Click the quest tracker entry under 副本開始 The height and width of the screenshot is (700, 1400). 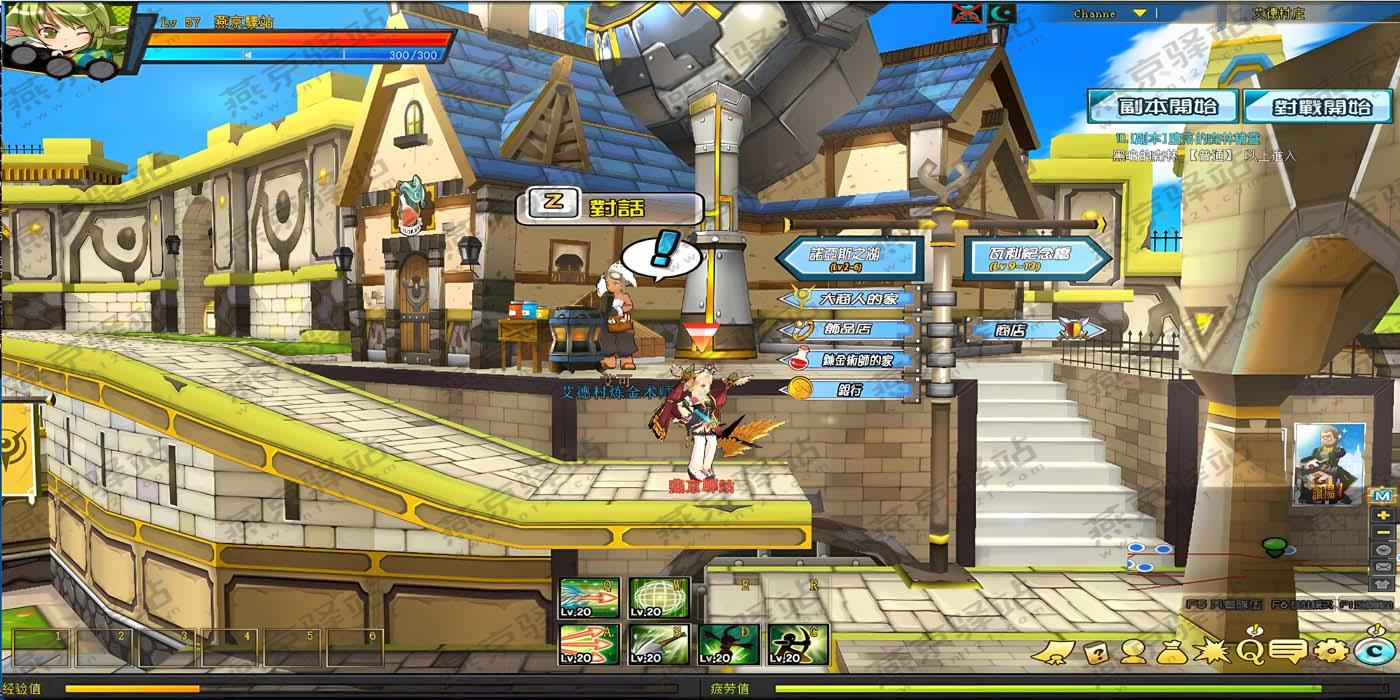click(1190, 139)
